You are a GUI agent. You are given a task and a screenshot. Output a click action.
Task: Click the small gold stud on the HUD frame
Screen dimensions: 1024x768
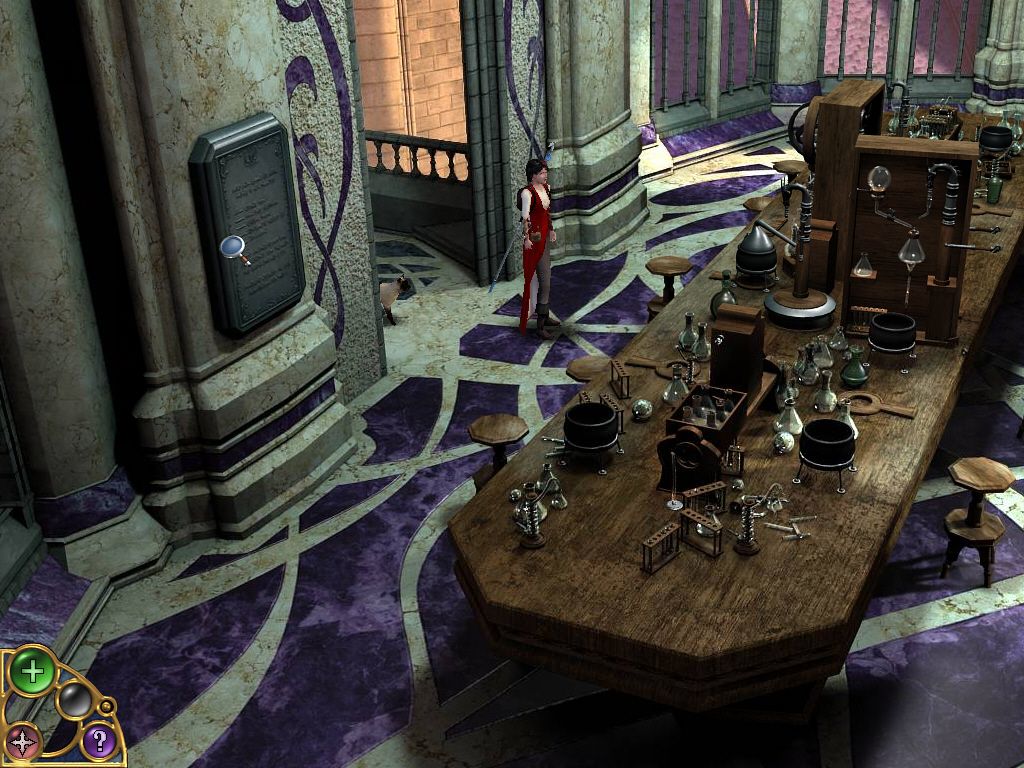pos(107,707)
